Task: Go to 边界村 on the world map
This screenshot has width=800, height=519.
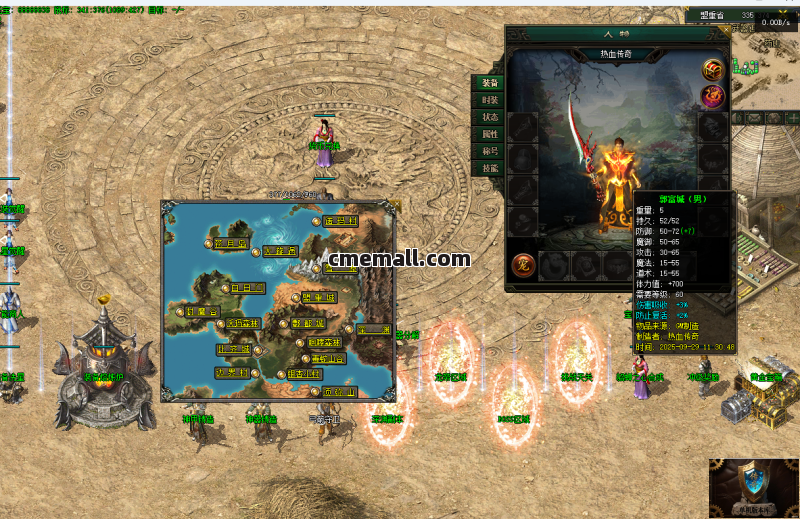Action: click(232, 373)
